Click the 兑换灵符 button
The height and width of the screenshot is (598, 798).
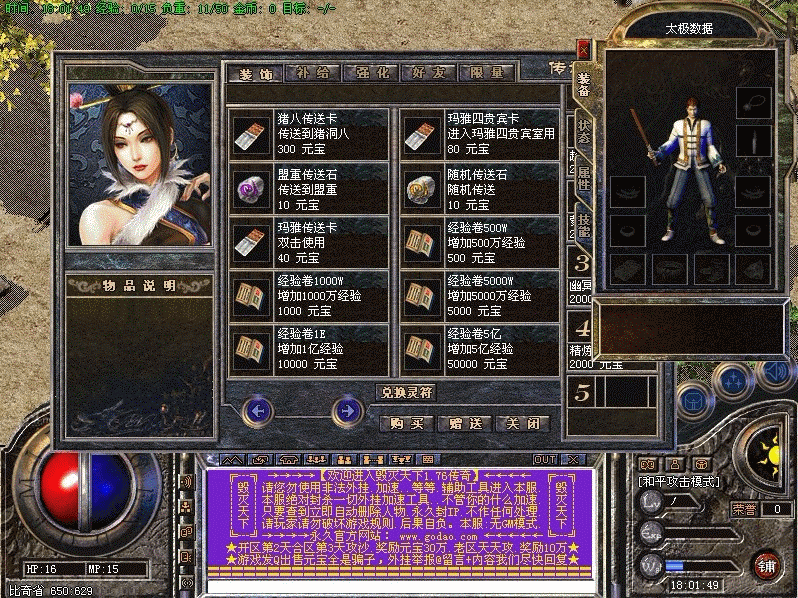tap(407, 392)
